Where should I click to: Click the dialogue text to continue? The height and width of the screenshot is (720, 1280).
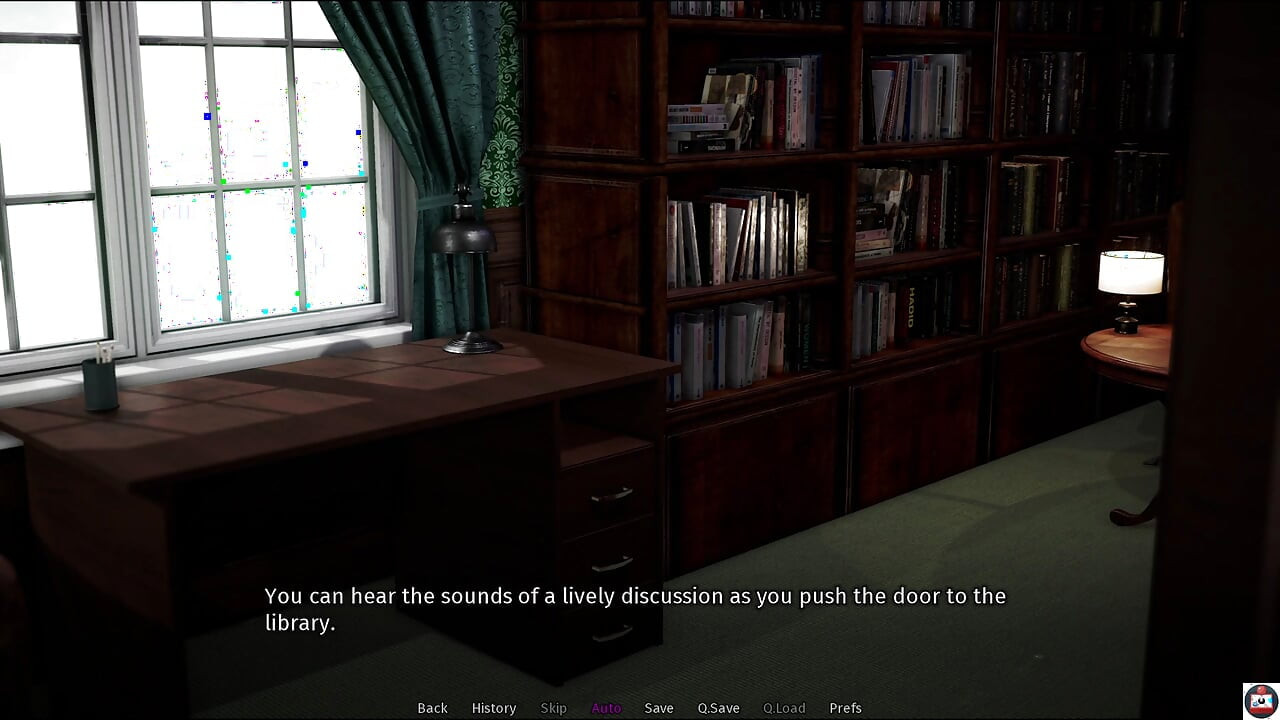pyautogui.click(x=634, y=609)
